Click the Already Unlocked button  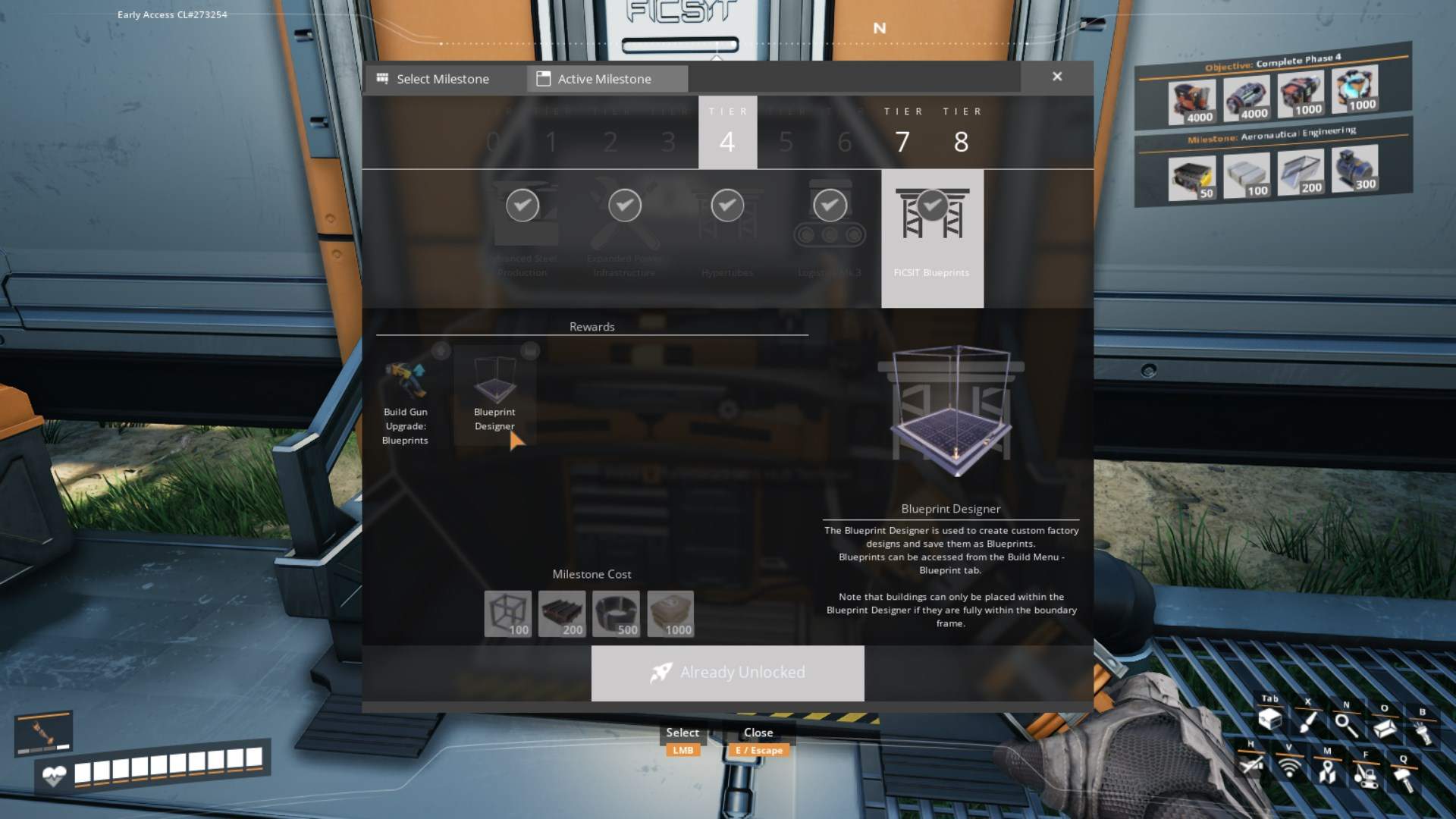click(x=727, y=673)
